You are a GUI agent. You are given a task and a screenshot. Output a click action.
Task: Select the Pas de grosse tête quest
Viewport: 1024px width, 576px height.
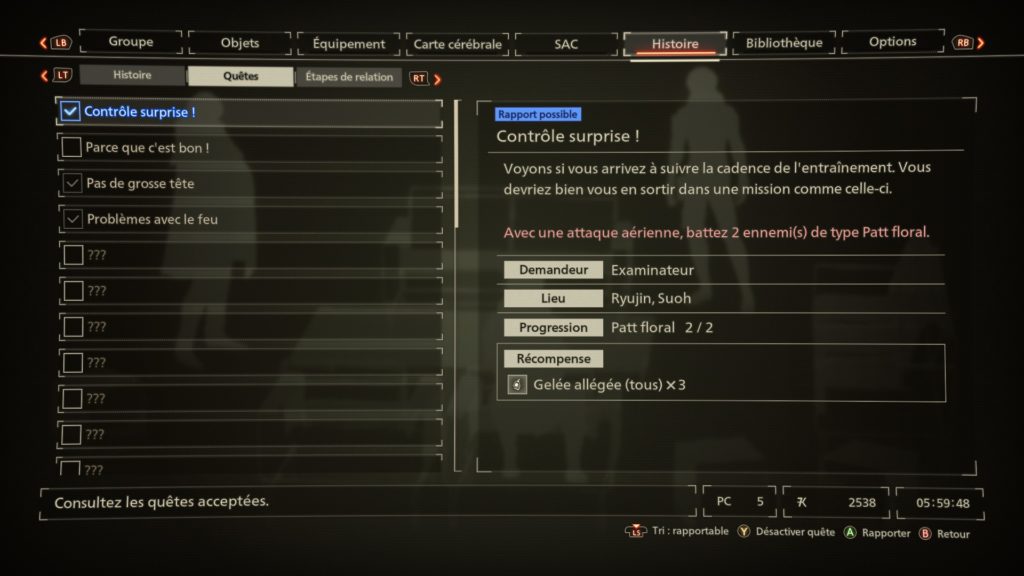[250, 184]
